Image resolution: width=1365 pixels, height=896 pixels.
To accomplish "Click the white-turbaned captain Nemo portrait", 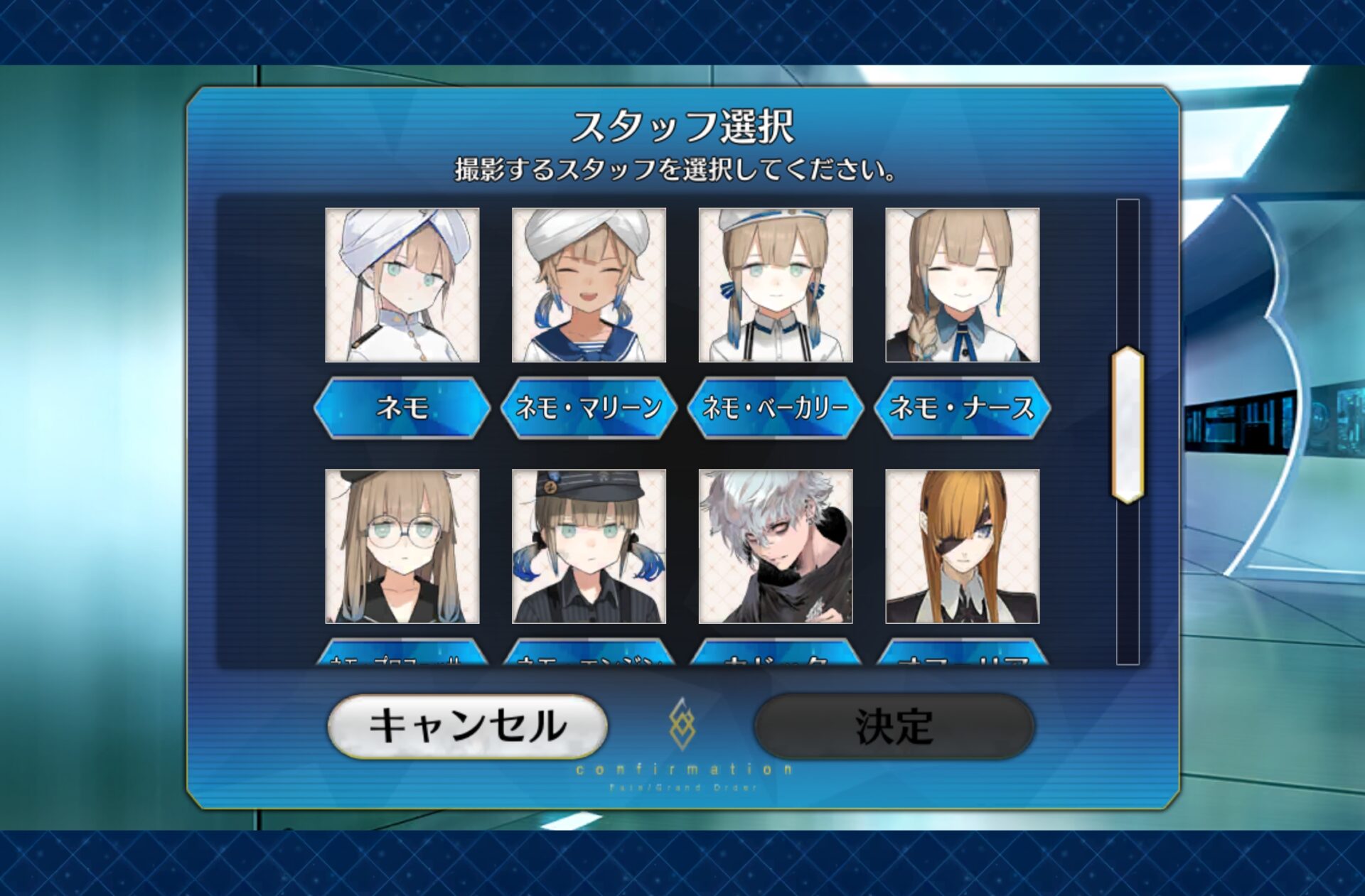I will (x=402, y=285).
